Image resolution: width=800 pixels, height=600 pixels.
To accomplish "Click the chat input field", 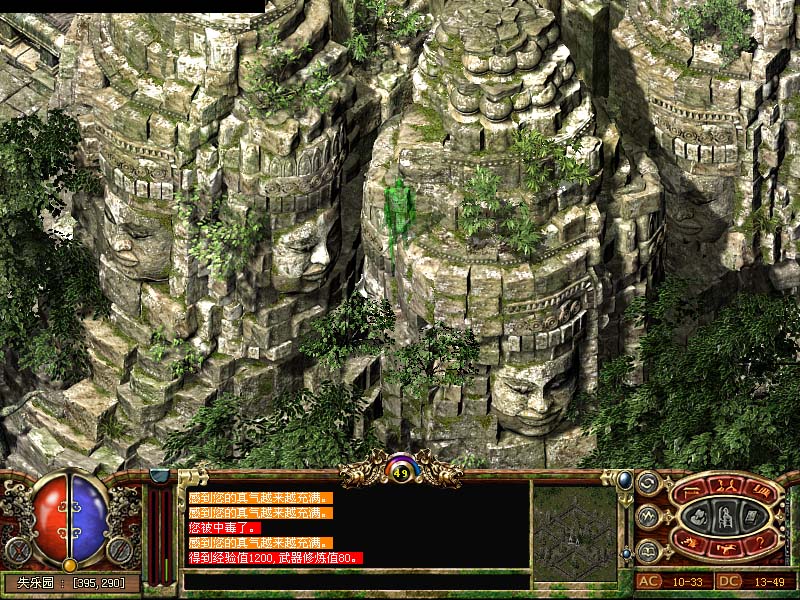I will pos(356,581).
